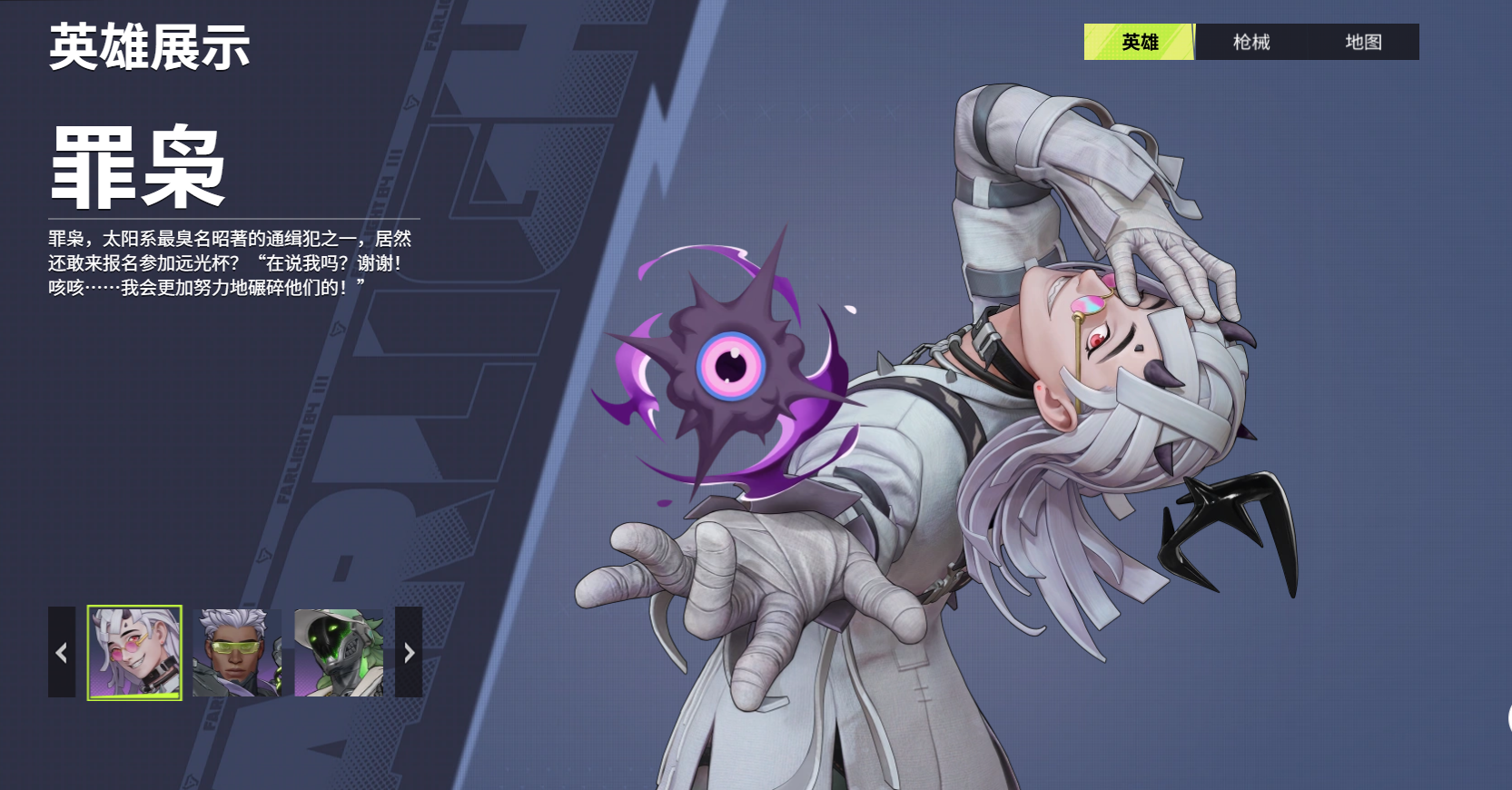
Task: Click the left arrow of hero carousel
Action: [62, 652]
